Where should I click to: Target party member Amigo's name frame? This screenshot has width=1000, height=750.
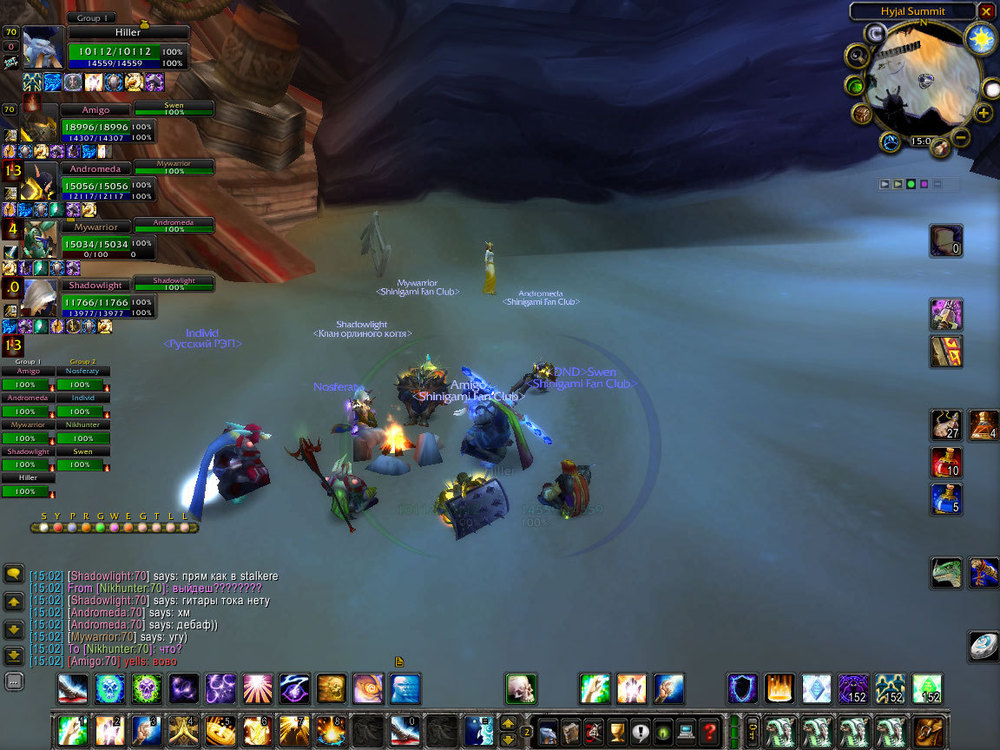tap(94, 110)
